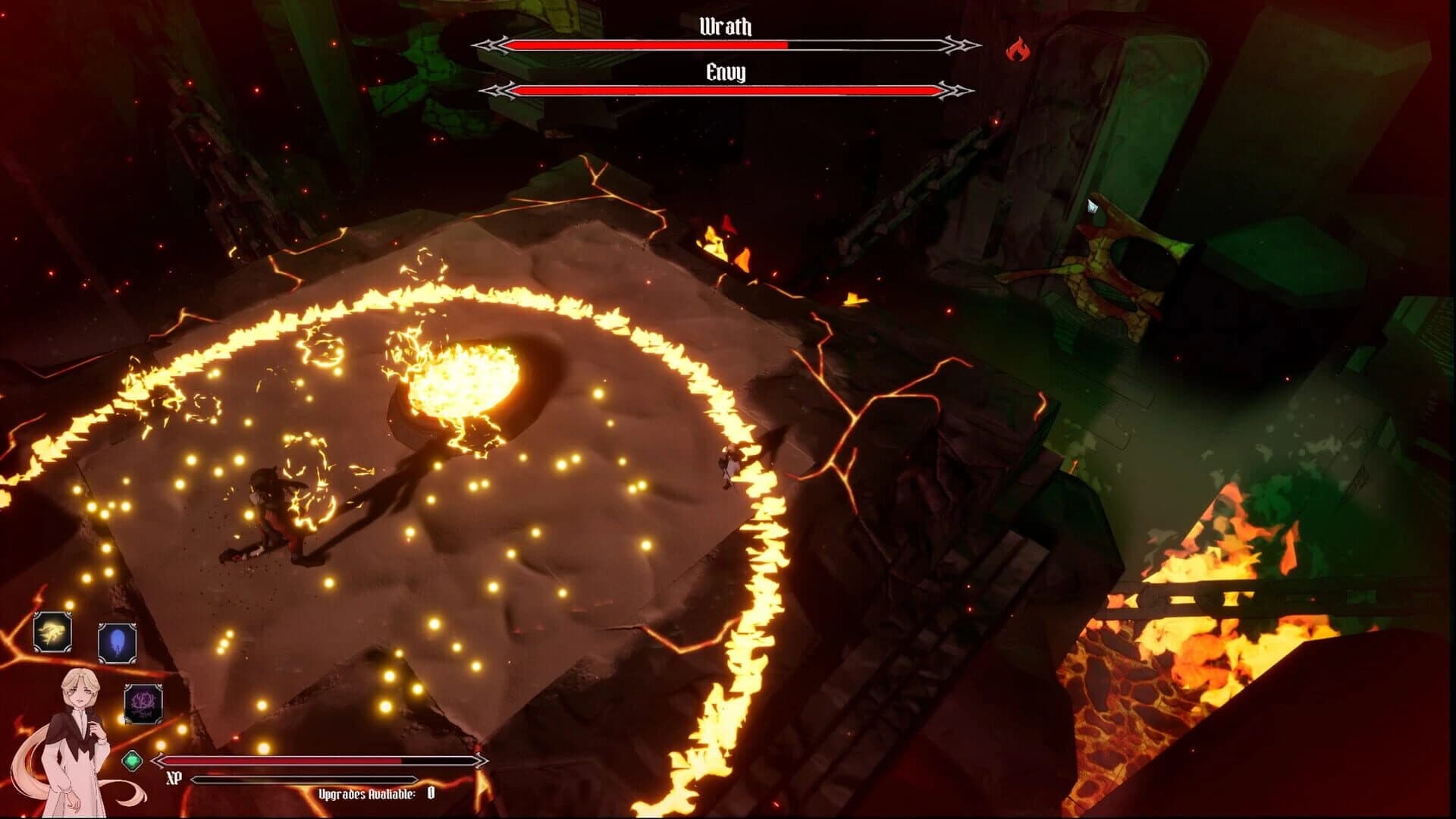Screen dimensions: 1456x819
Task: Open the purple sigil ability slot
Action: (143, 701)
